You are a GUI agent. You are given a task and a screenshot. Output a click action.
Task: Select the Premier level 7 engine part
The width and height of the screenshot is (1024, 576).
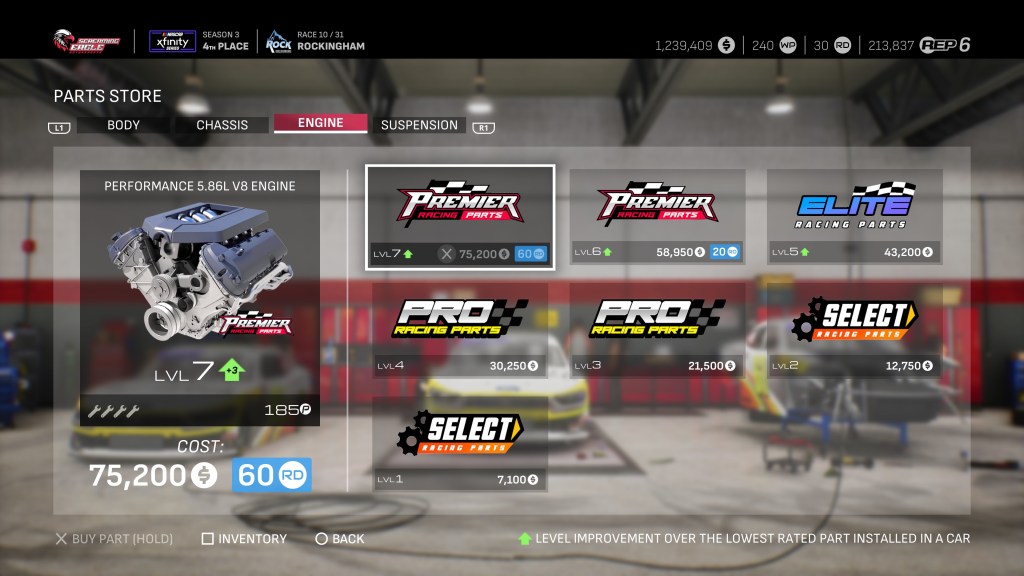click(460, 217)
